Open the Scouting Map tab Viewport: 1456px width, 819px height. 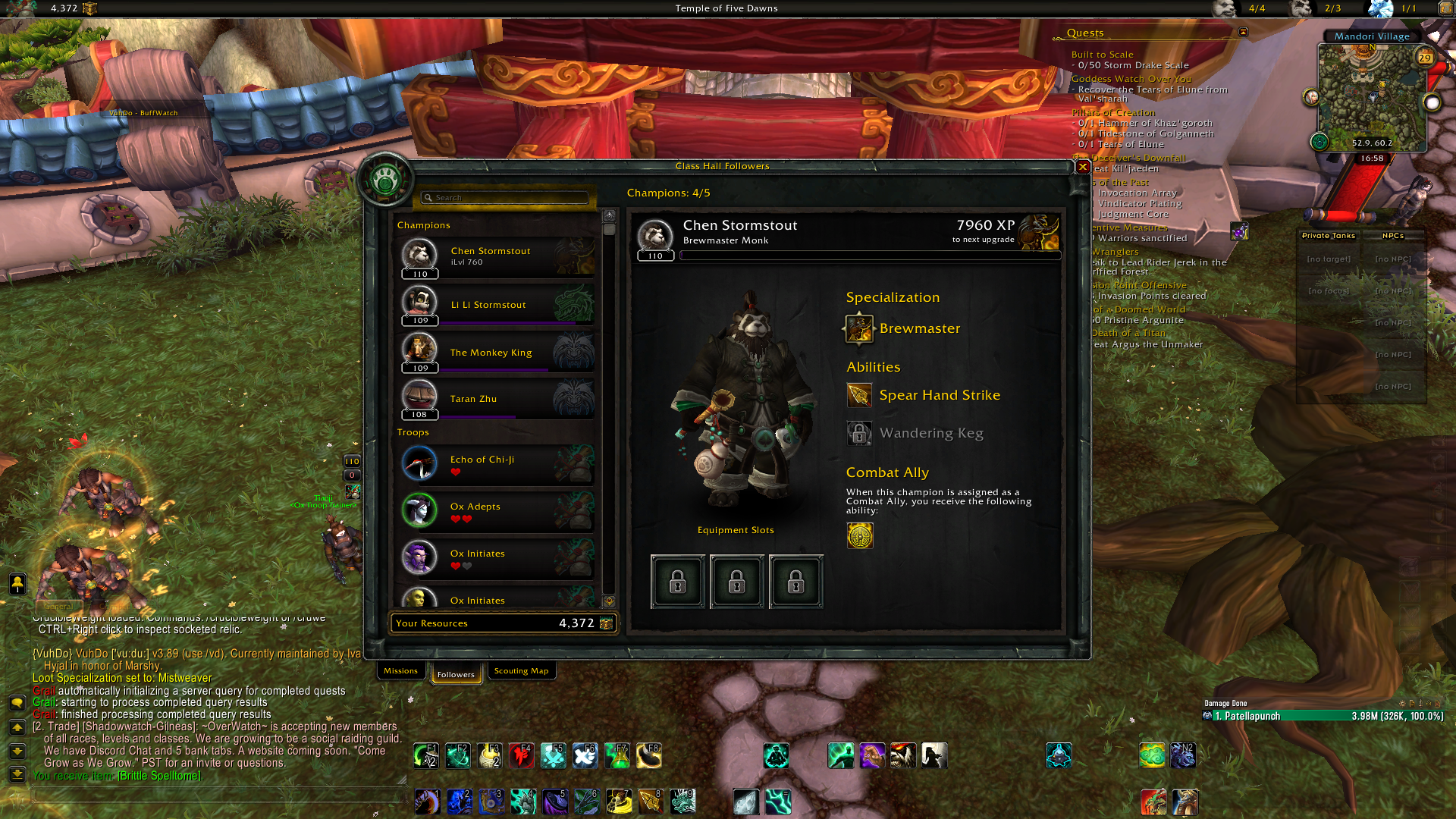(x=521, y=671)
